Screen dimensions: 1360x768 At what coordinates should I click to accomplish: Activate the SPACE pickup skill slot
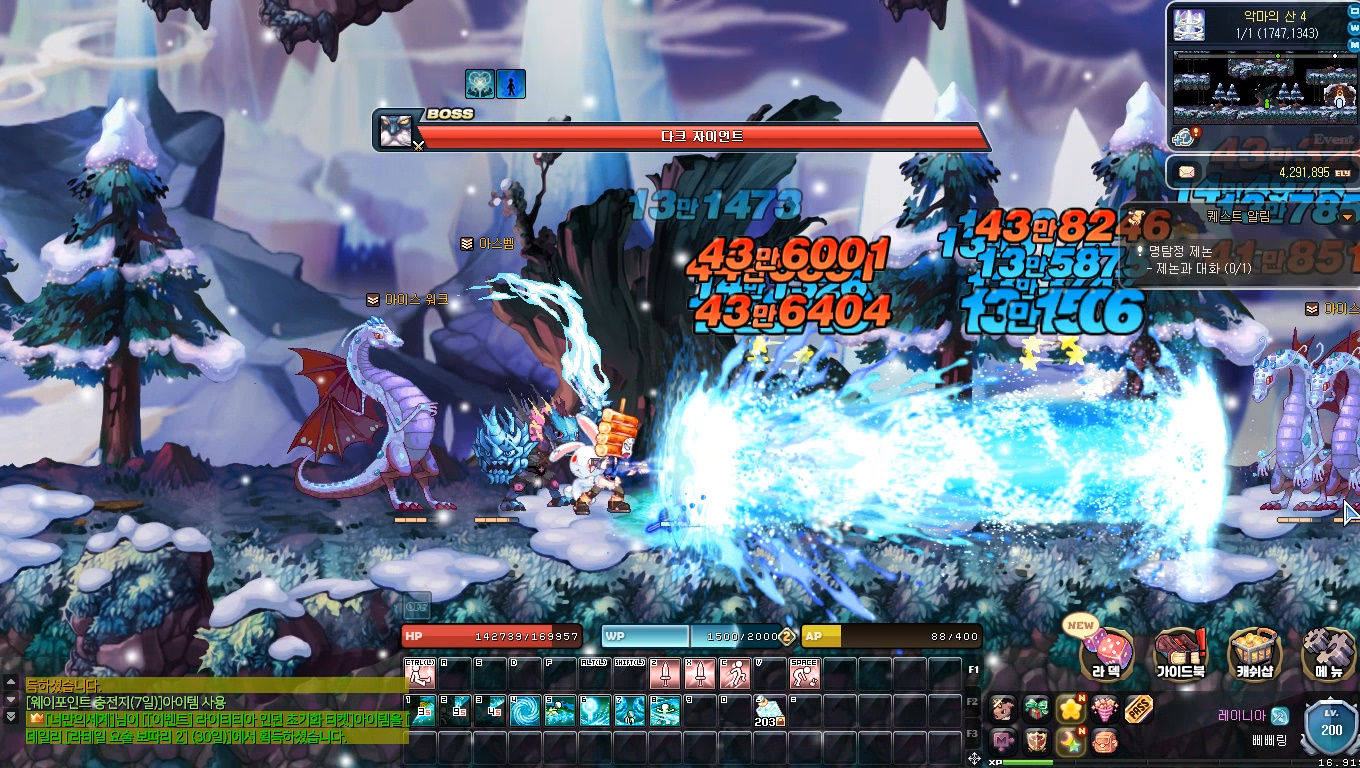(805, 673)
